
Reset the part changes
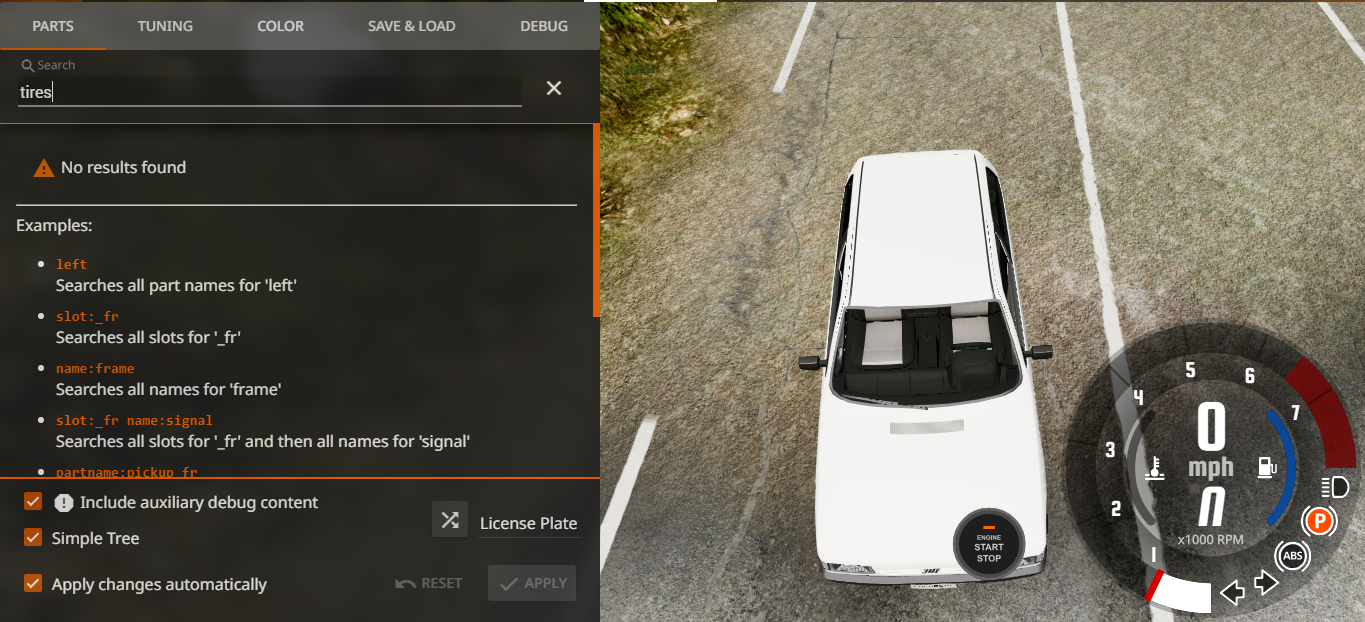(x=429, y=583)
